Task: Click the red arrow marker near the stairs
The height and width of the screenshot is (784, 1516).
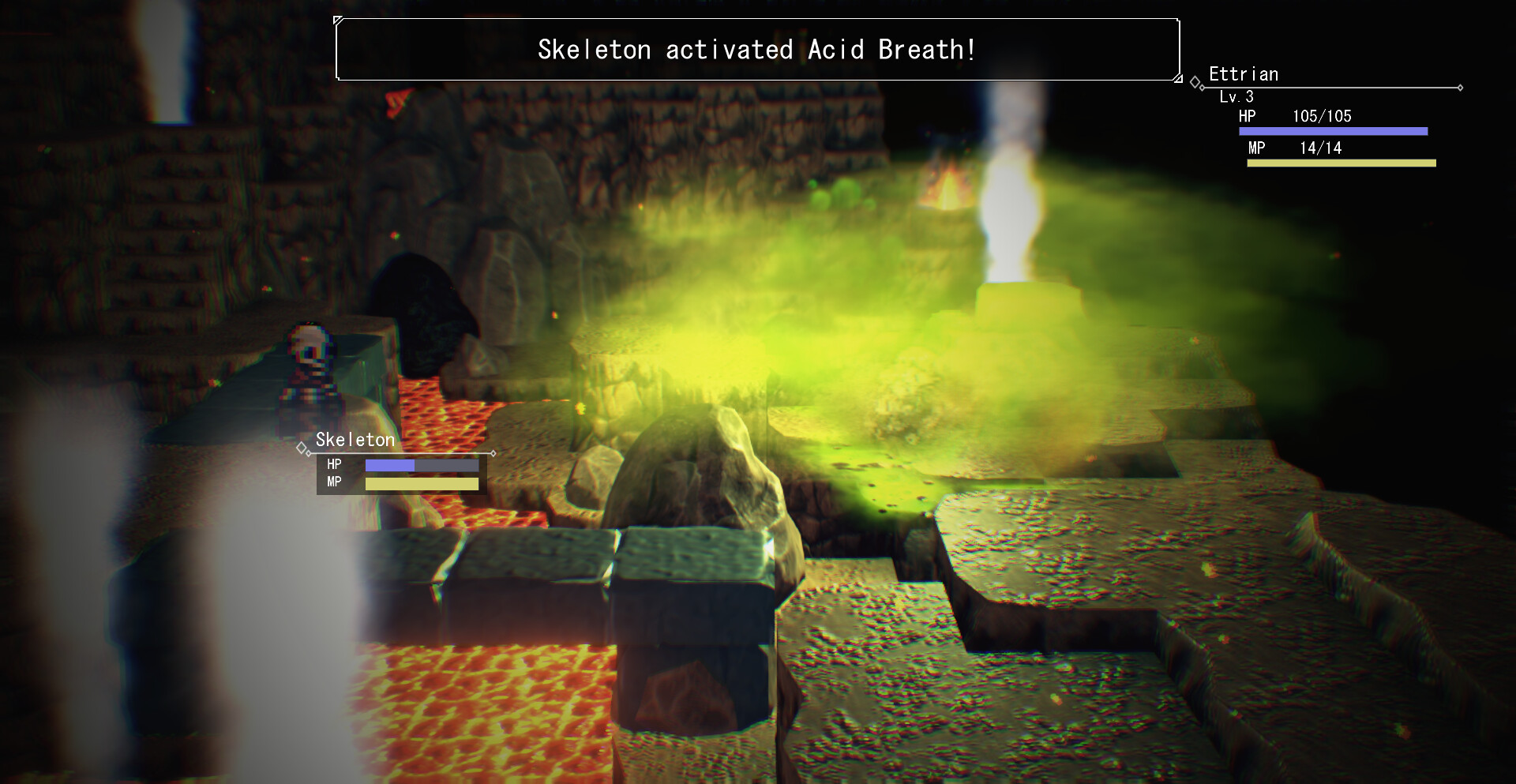Action: pyautogui.click(x=399, y=101)
